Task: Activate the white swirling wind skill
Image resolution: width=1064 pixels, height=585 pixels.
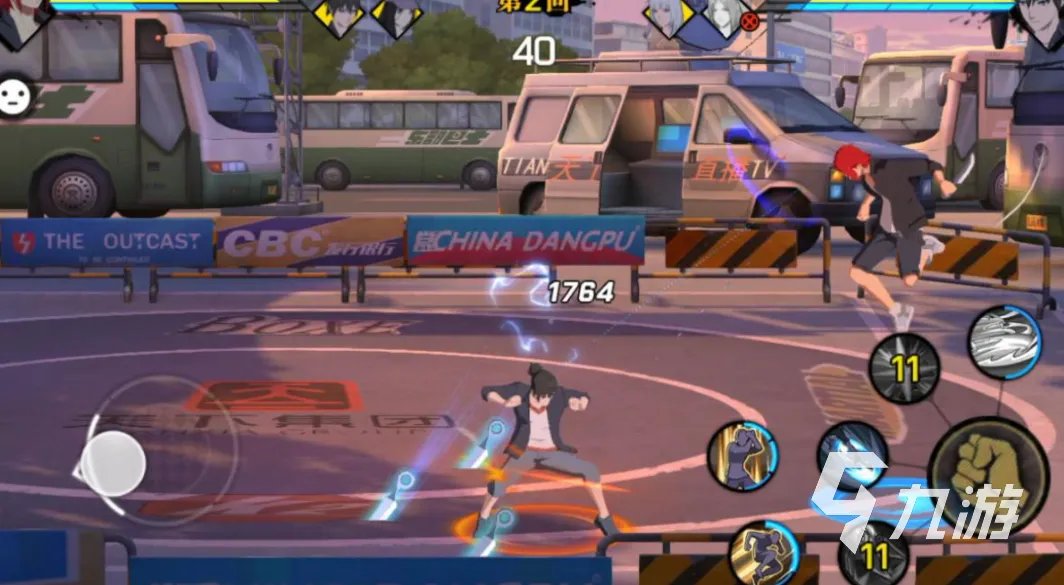Action: 1004,343
